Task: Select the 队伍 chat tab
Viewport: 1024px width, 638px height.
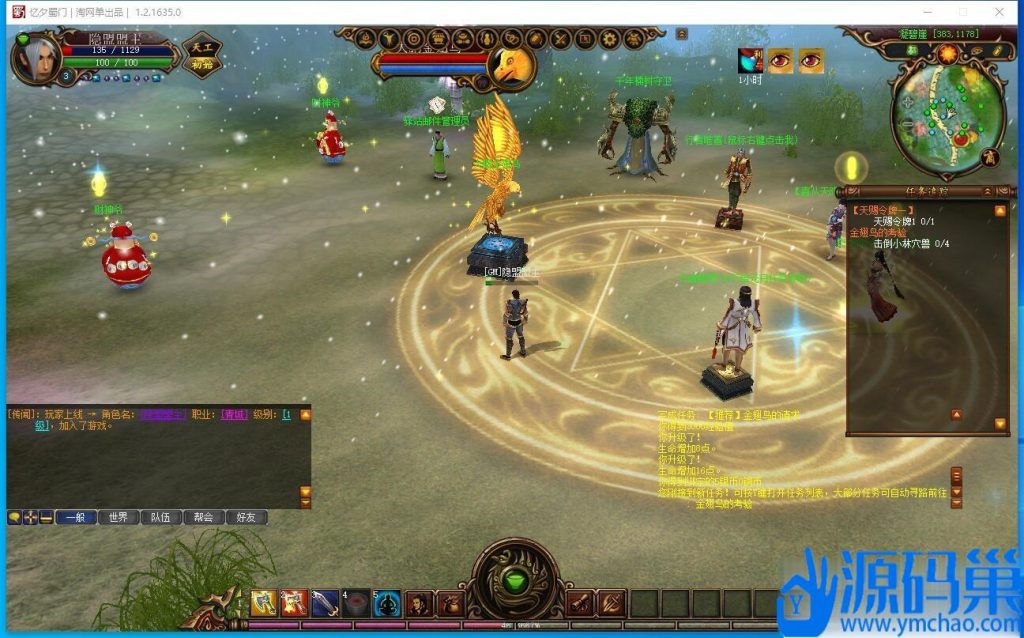Action: coord(161,517)
